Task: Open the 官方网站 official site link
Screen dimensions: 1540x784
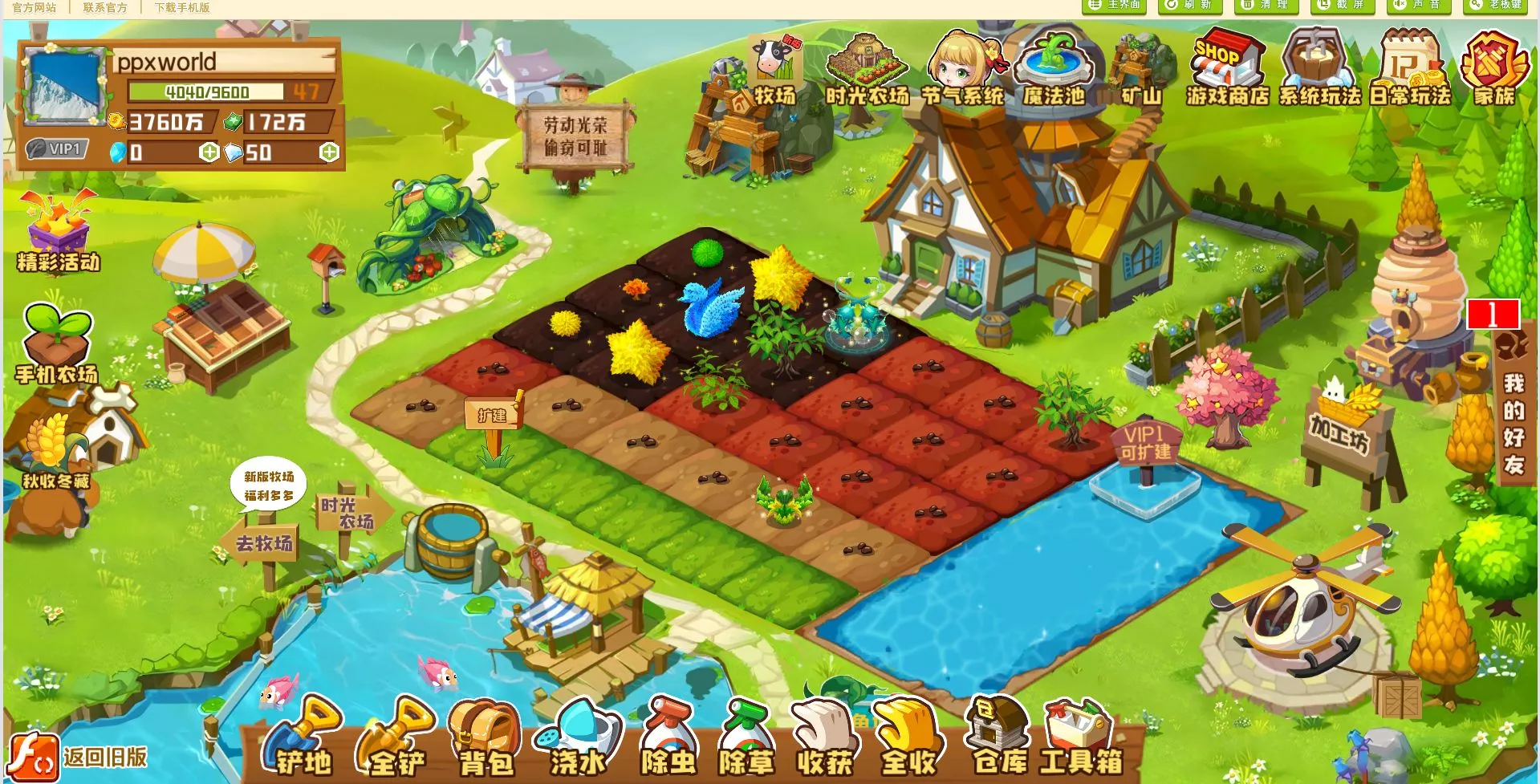Action: click(34, 7)
